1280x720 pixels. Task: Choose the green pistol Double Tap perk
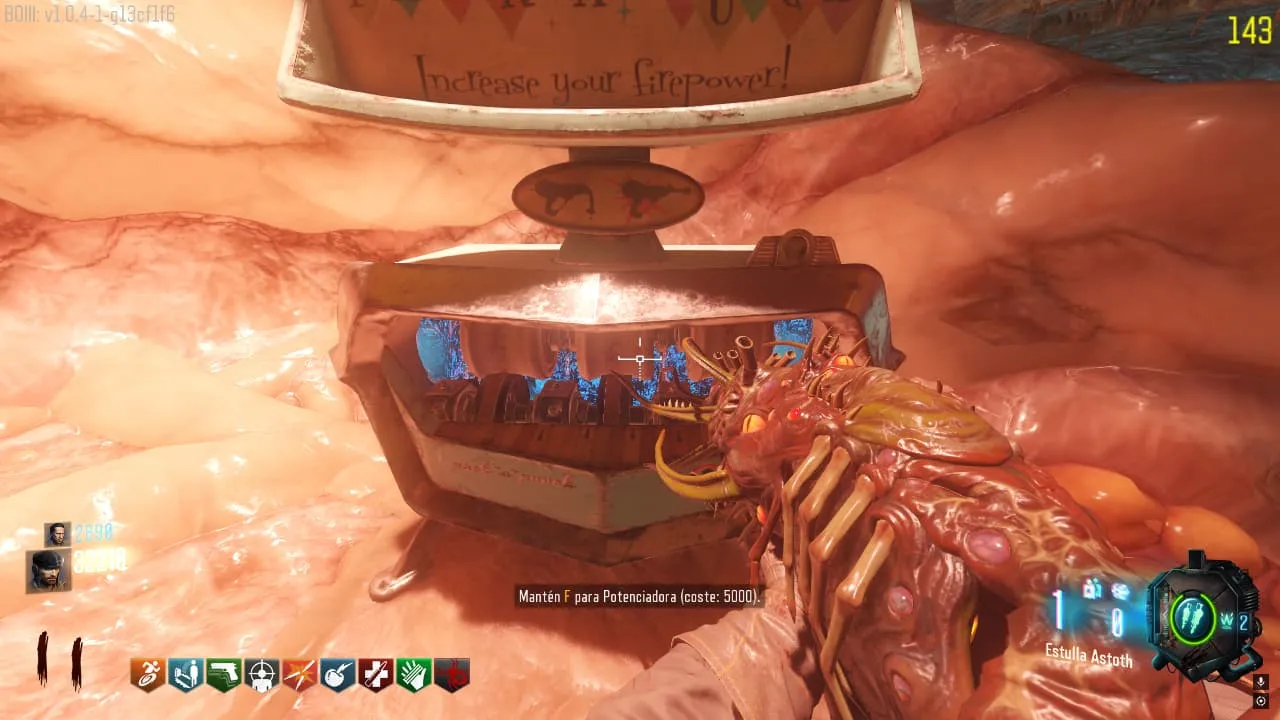pyautogui.click(x=223, y=675)
